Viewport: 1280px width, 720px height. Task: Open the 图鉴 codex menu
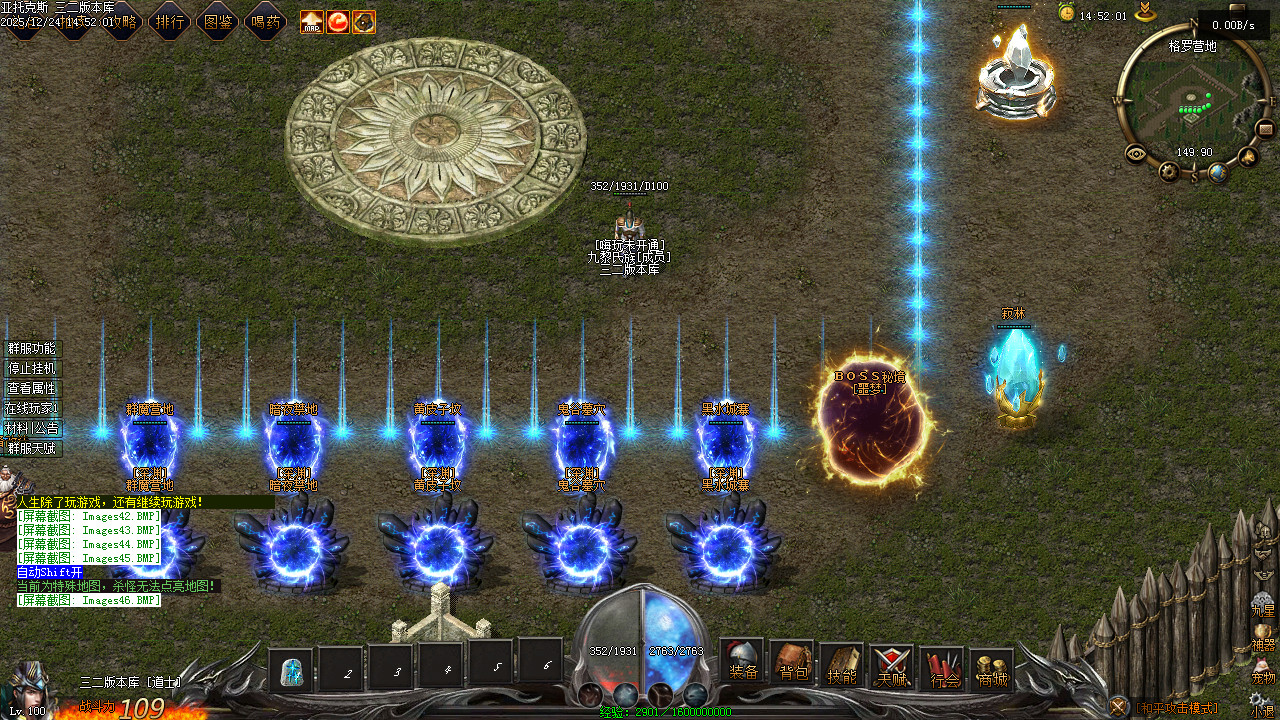218,20
